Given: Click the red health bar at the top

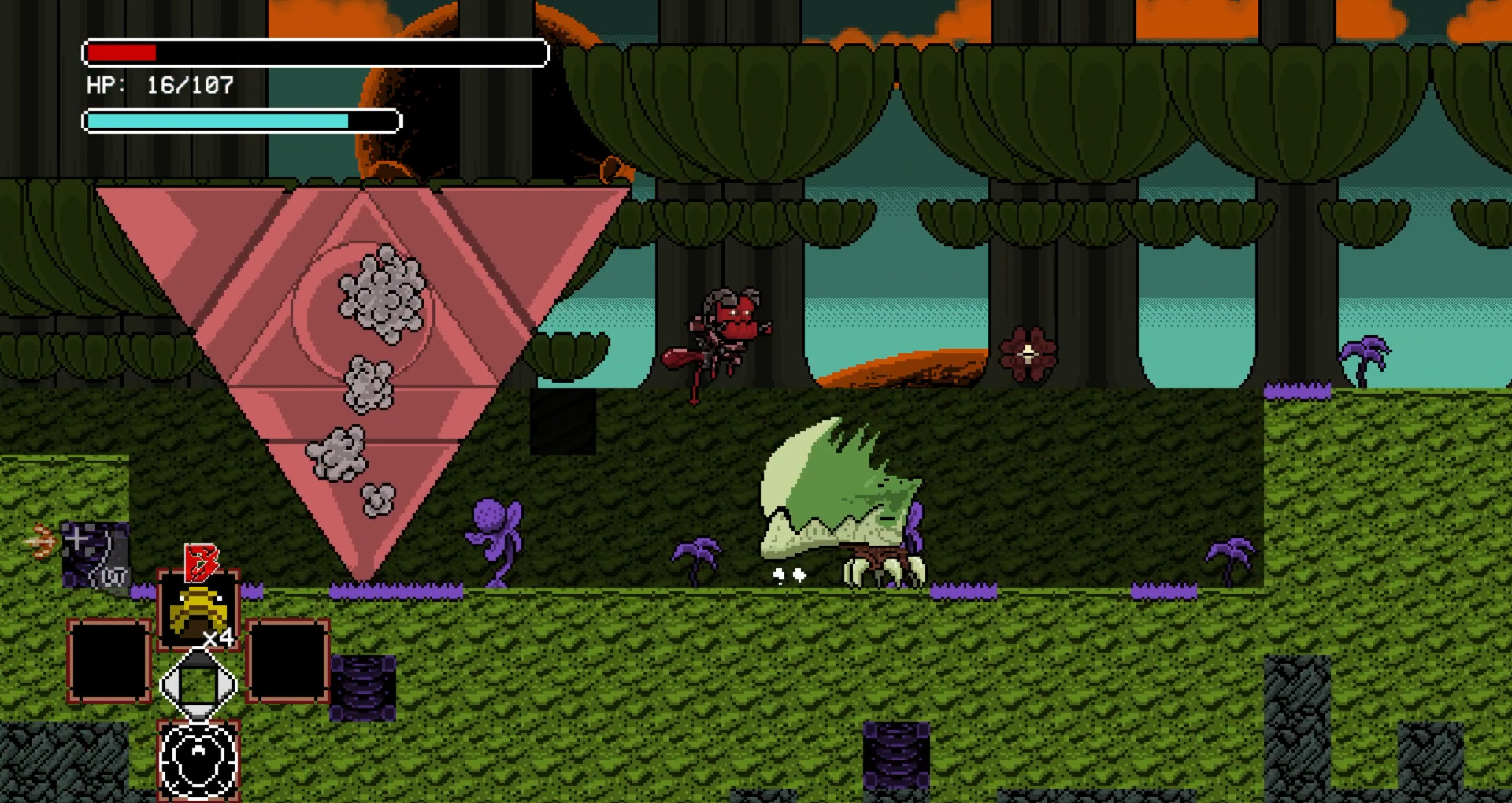Looking at the screenshot, I should [x=122, y=54].
